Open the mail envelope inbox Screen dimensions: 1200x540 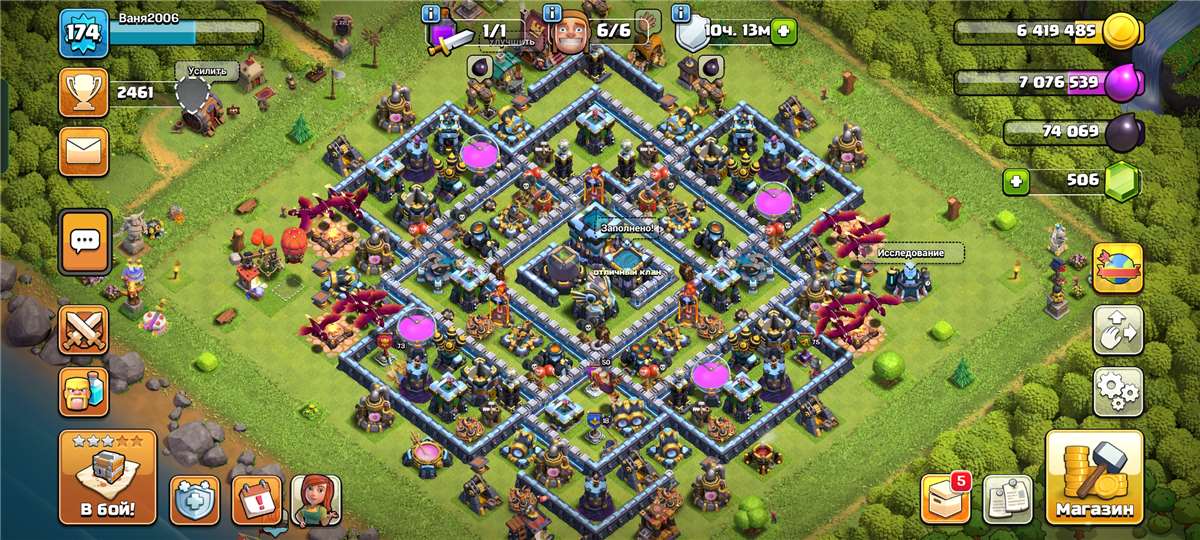(x=85, y=151)
